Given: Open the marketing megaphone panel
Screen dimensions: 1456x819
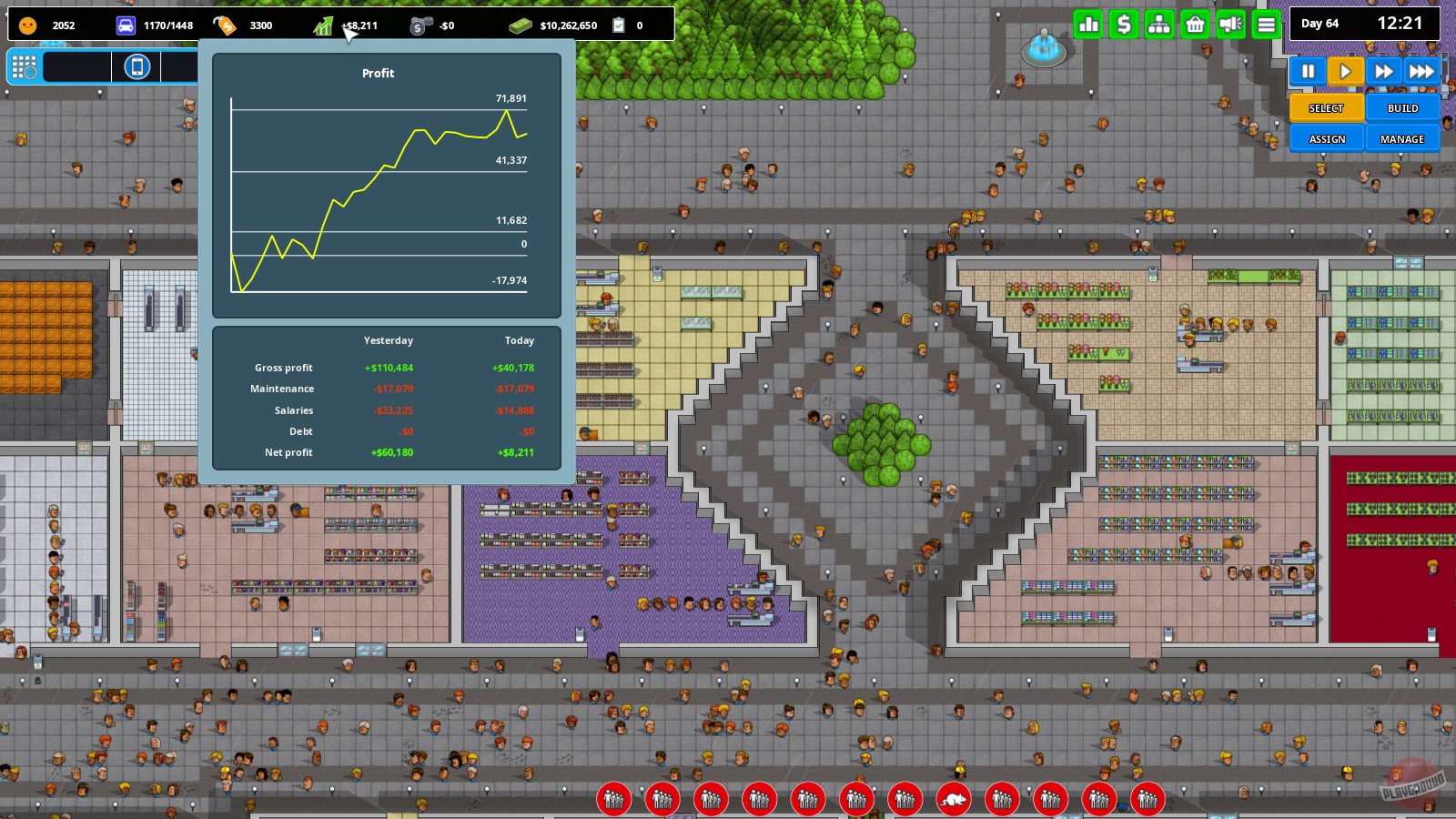Looking at the screenshot, I should 1229,25.
